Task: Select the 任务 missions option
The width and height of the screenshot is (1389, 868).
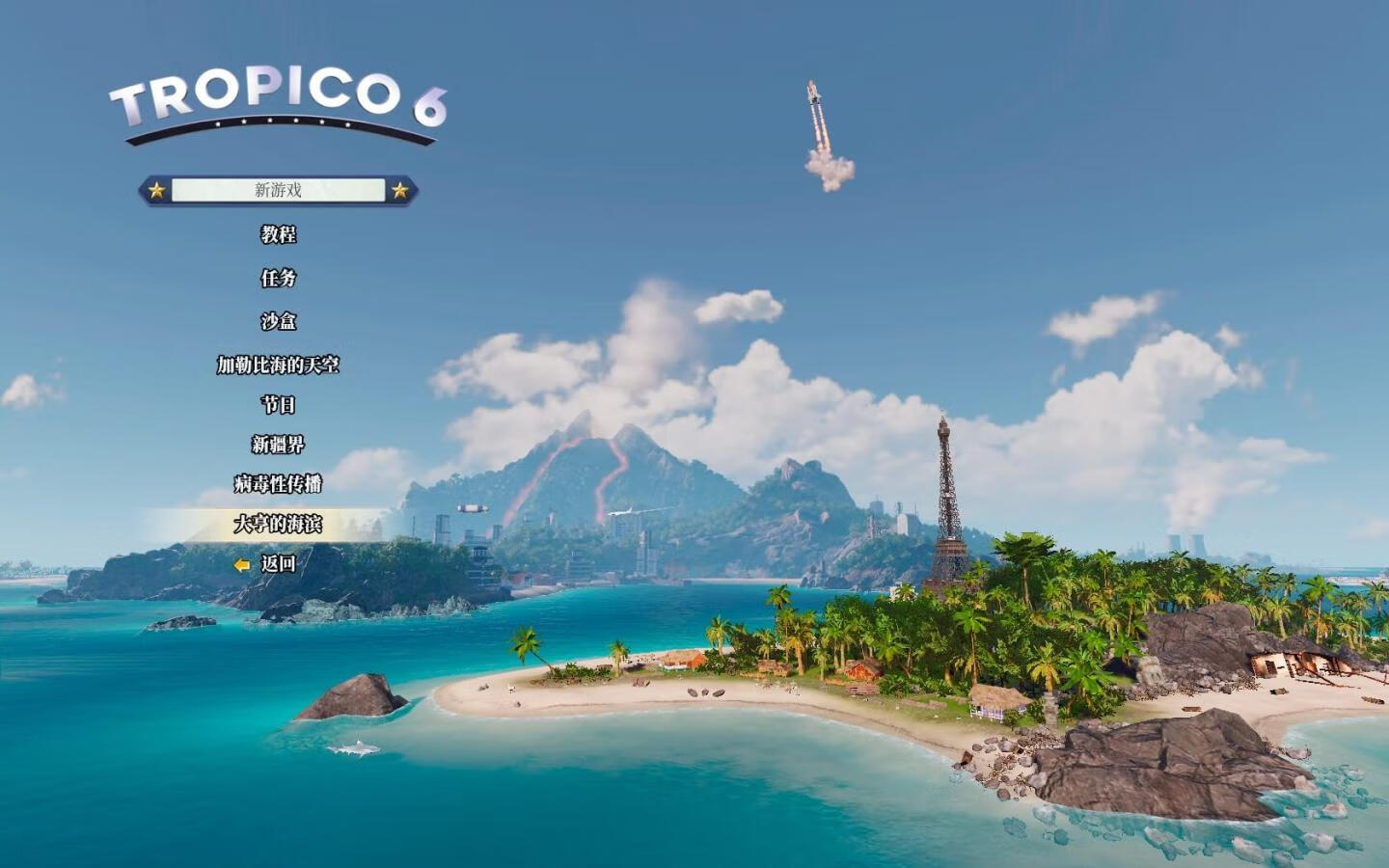Action: coord(278,278)
